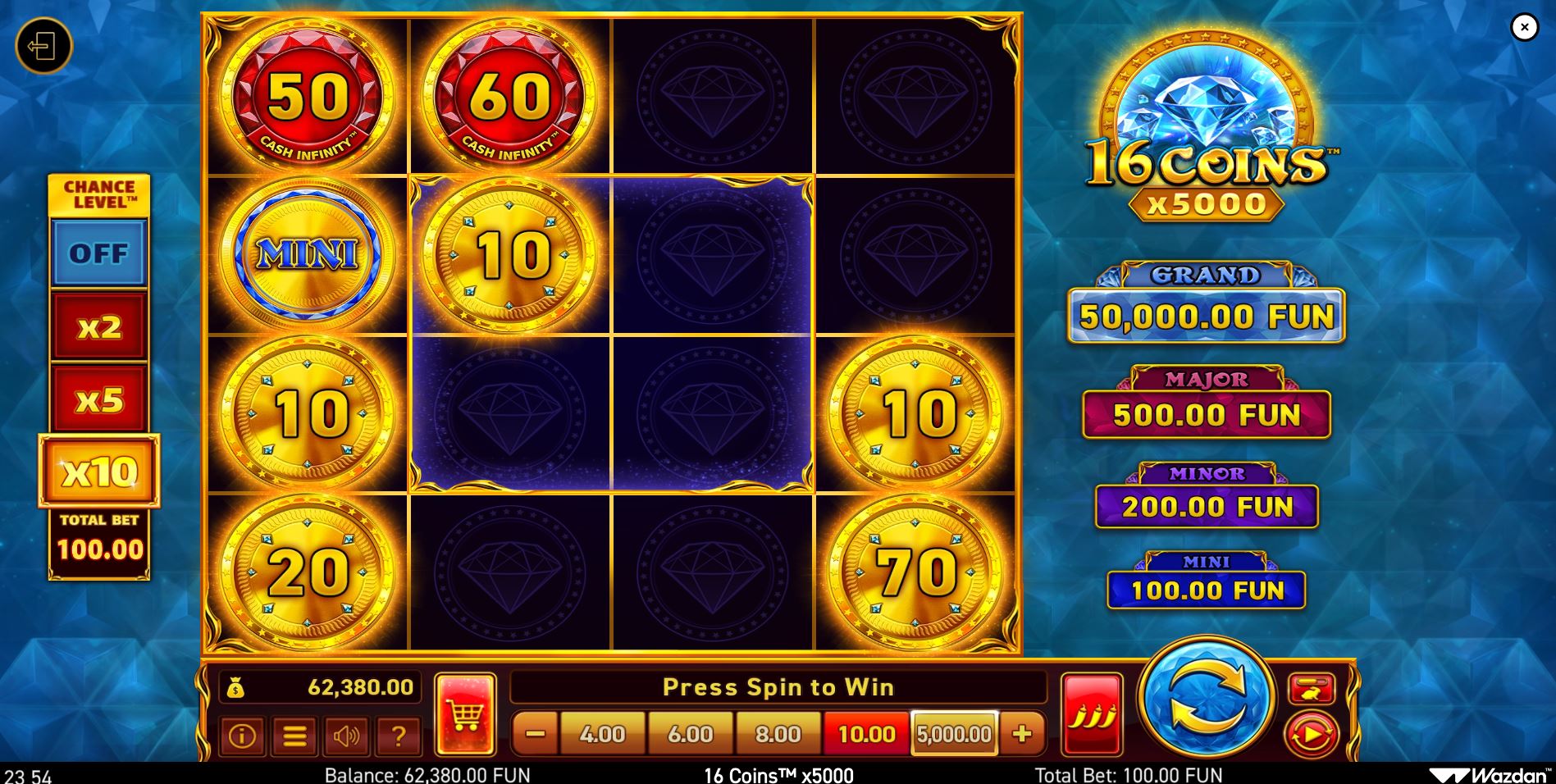Select the 5,000.00 bet amount
The width and height of the screenshot is (1556, 784).
pyautogui.click(x=953, y=734)
